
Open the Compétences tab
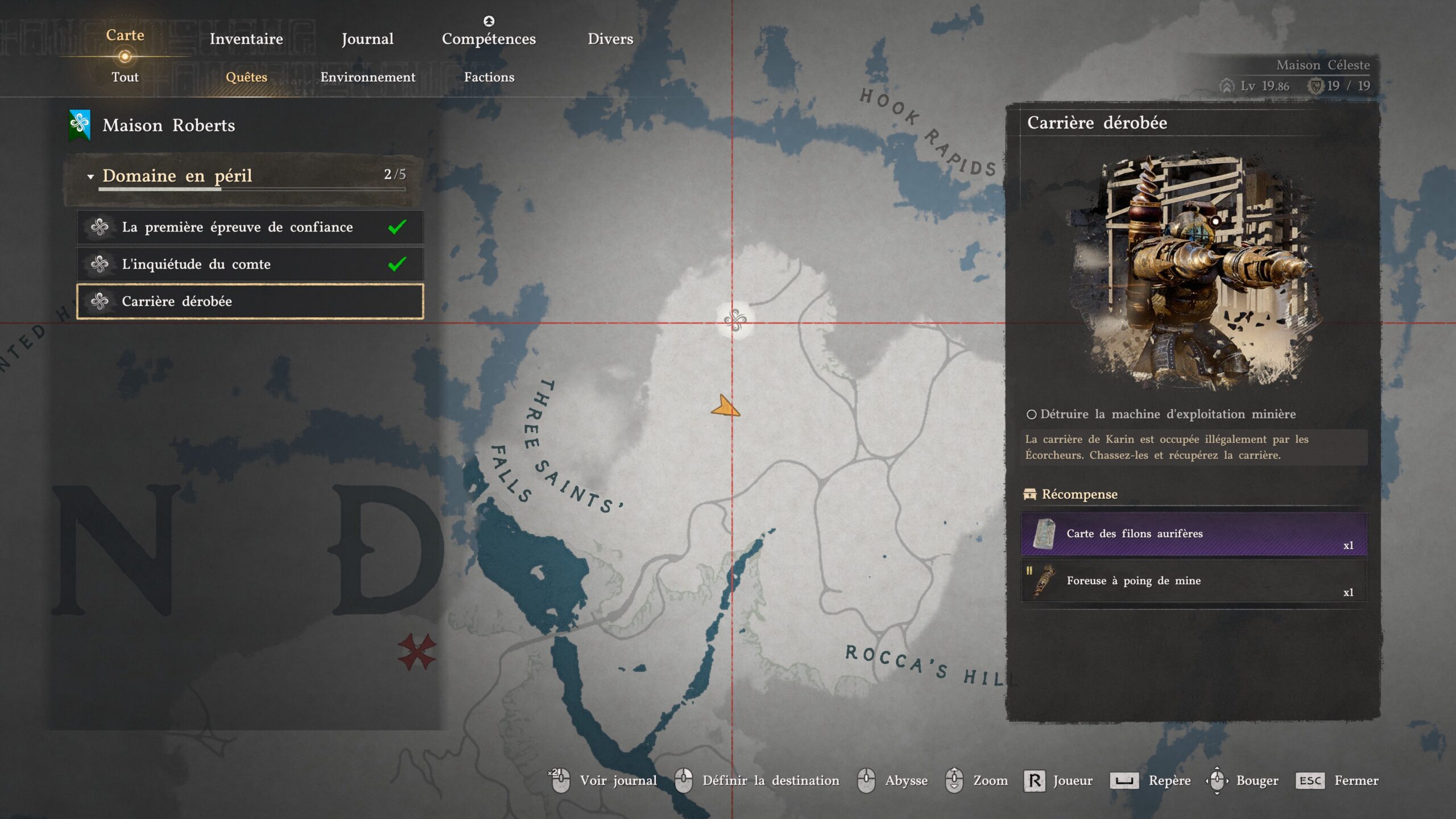click(x=489, y=39)
